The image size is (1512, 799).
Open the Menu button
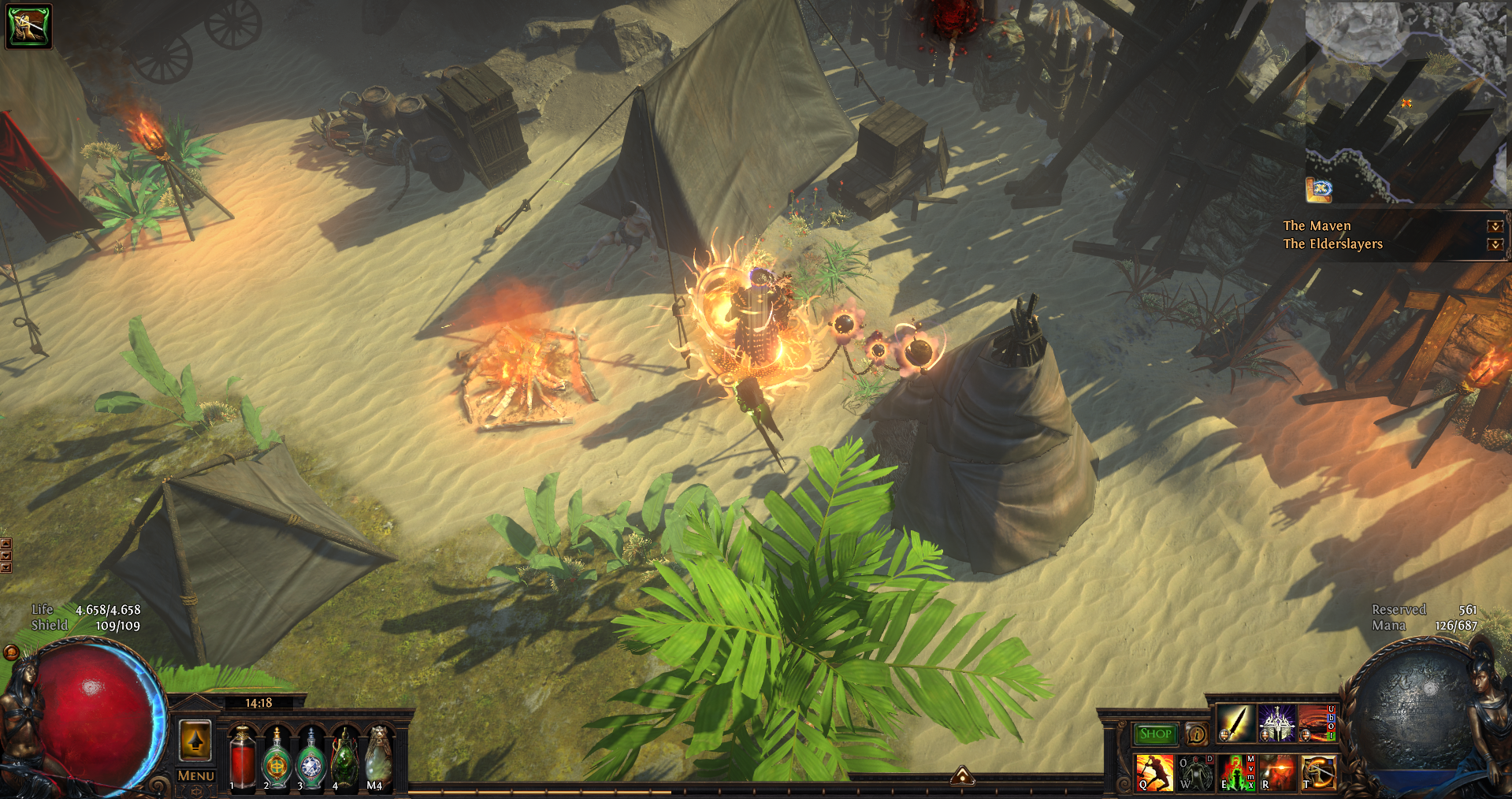click(195, 776)
